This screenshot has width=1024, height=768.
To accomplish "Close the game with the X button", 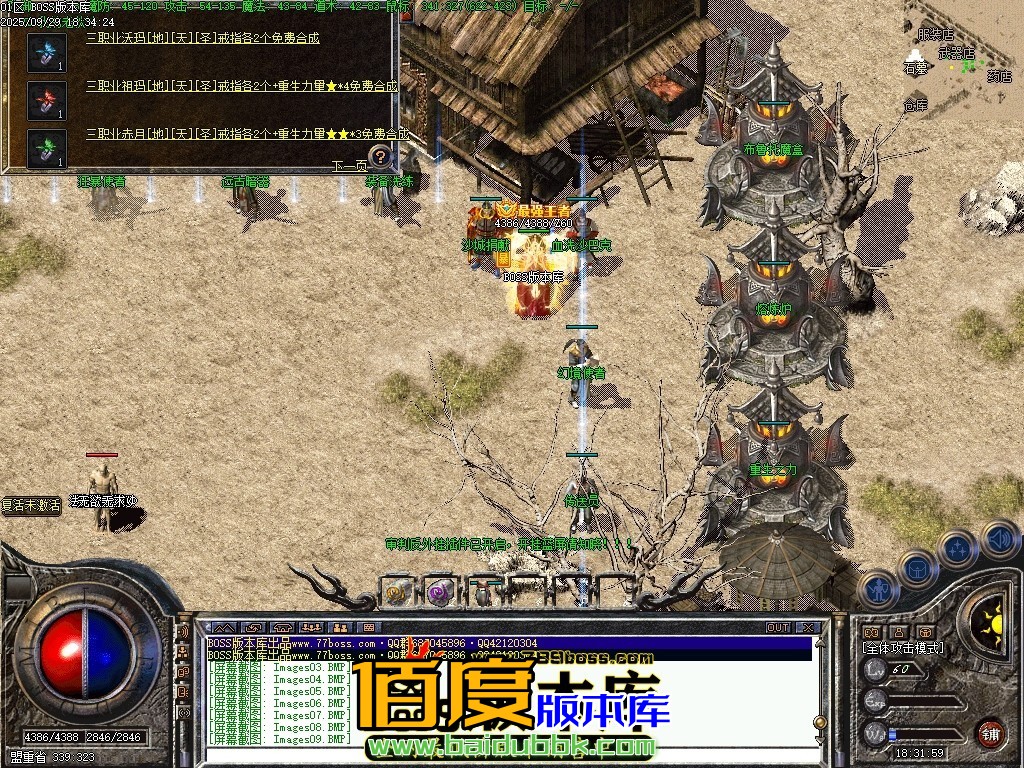I will click(x=808, y=627).
